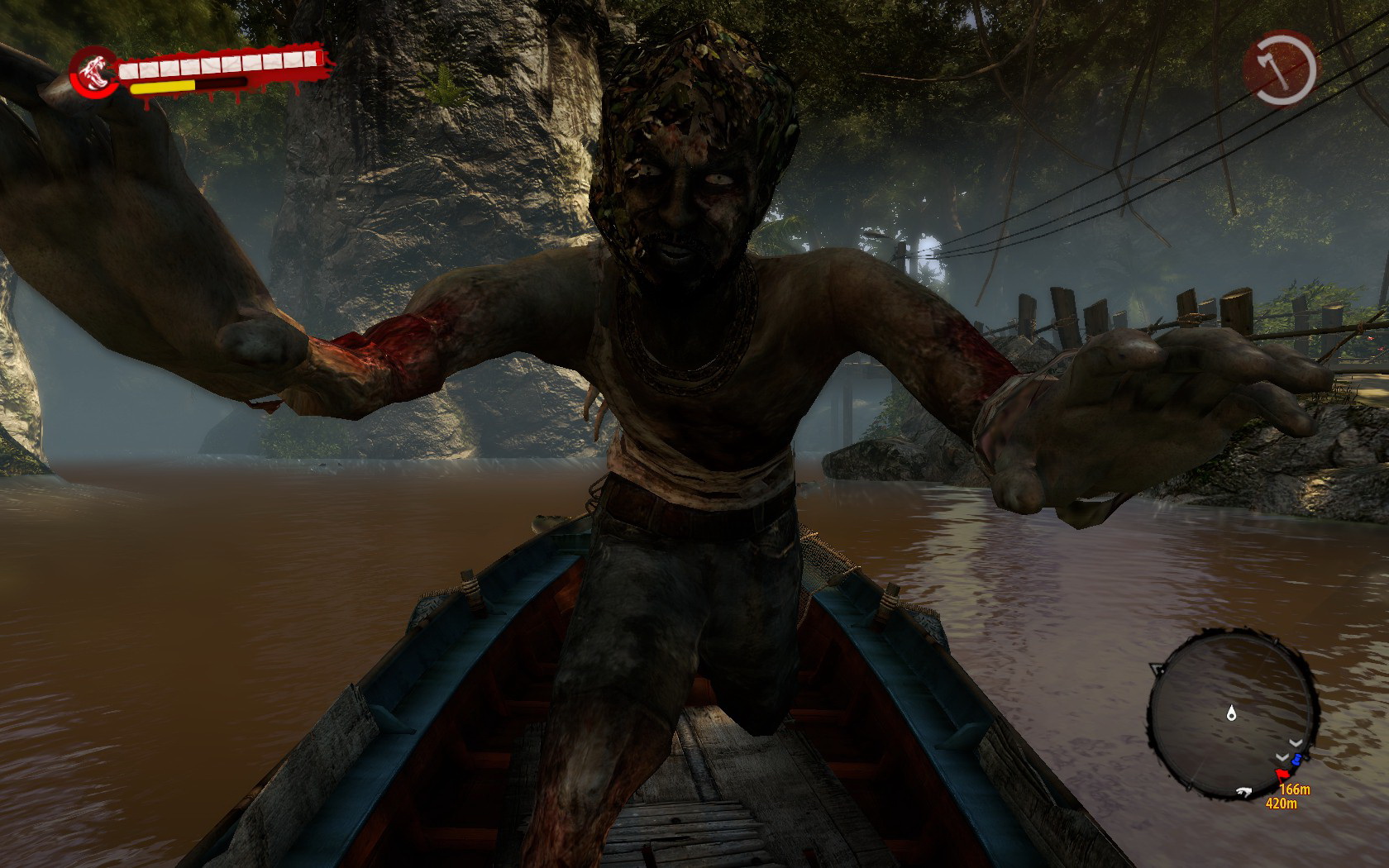Select the blue pin marker on the minimap
Image resolution: width=1389 pixels, height=868 pixels.
[x=1297, y=759]
